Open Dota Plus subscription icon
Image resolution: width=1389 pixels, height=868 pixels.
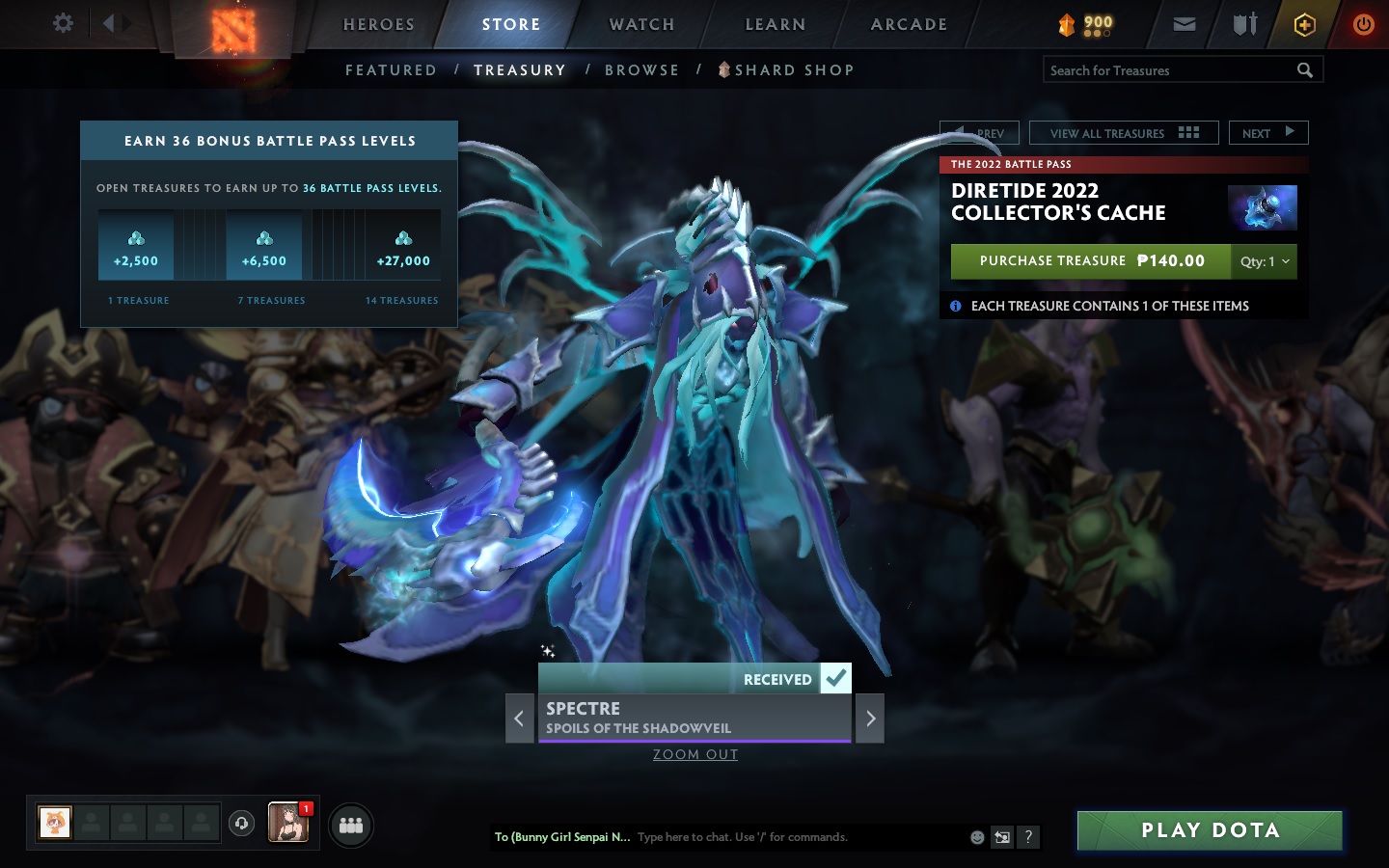pyautogui.click(x=1304, y=24)
